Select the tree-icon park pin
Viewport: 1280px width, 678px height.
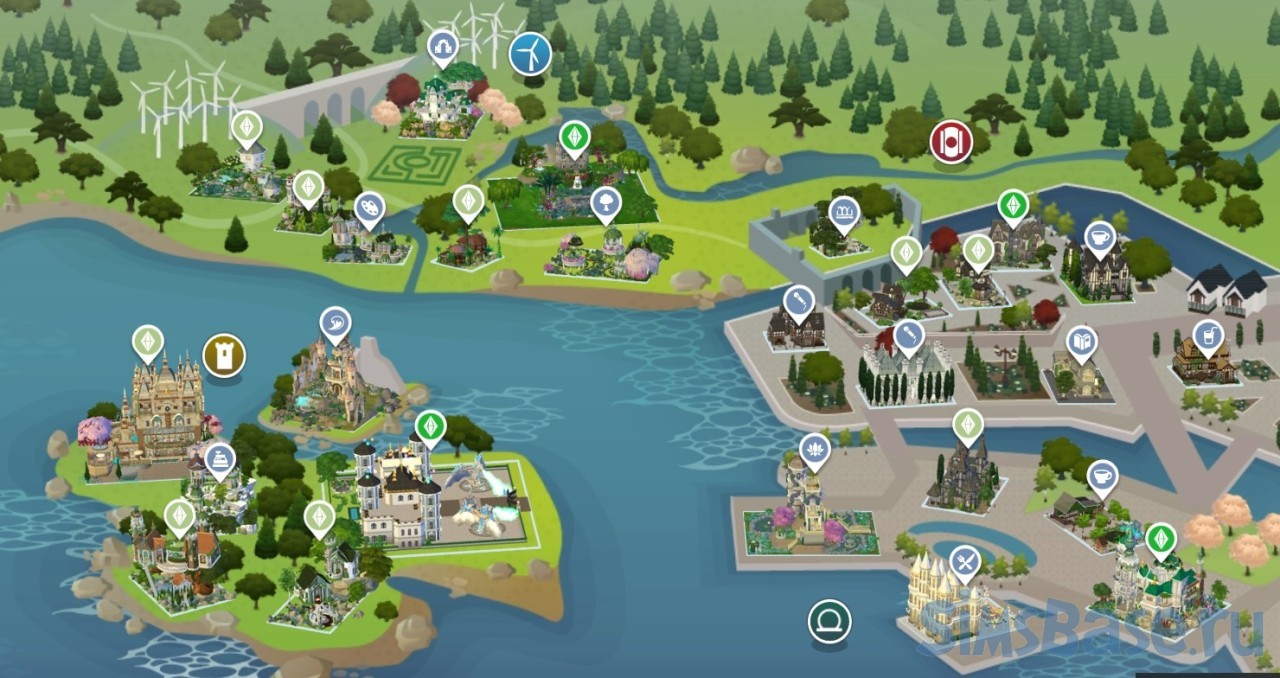pos(604,203)
